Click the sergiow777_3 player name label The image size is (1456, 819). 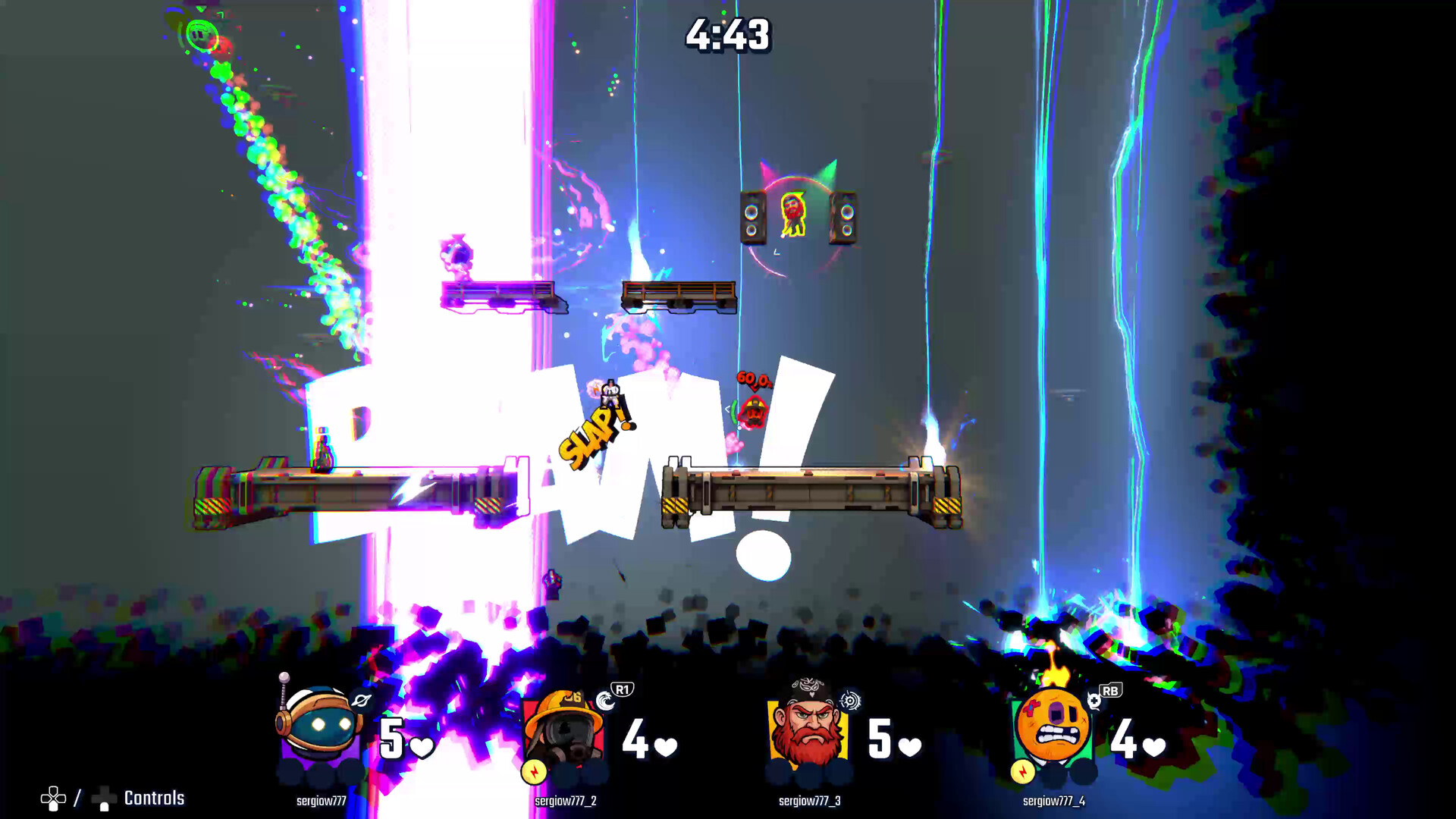click(809, 801)
